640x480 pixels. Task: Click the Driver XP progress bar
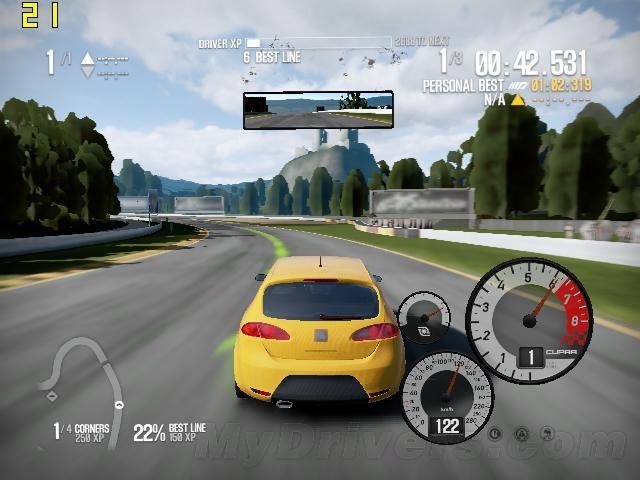tap(318, 43)
